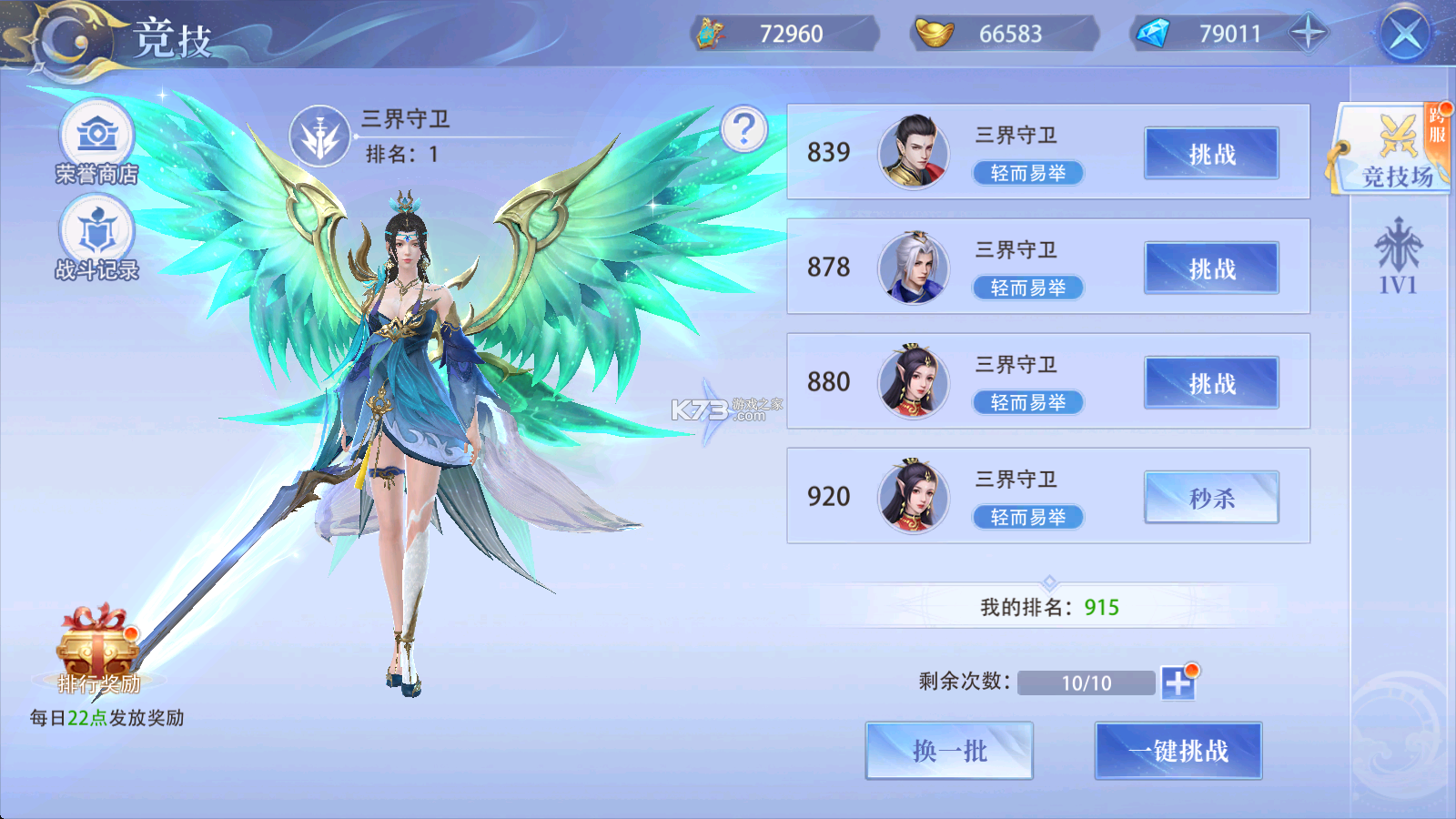Click the diamond currency top-up plus icon

1308,34
